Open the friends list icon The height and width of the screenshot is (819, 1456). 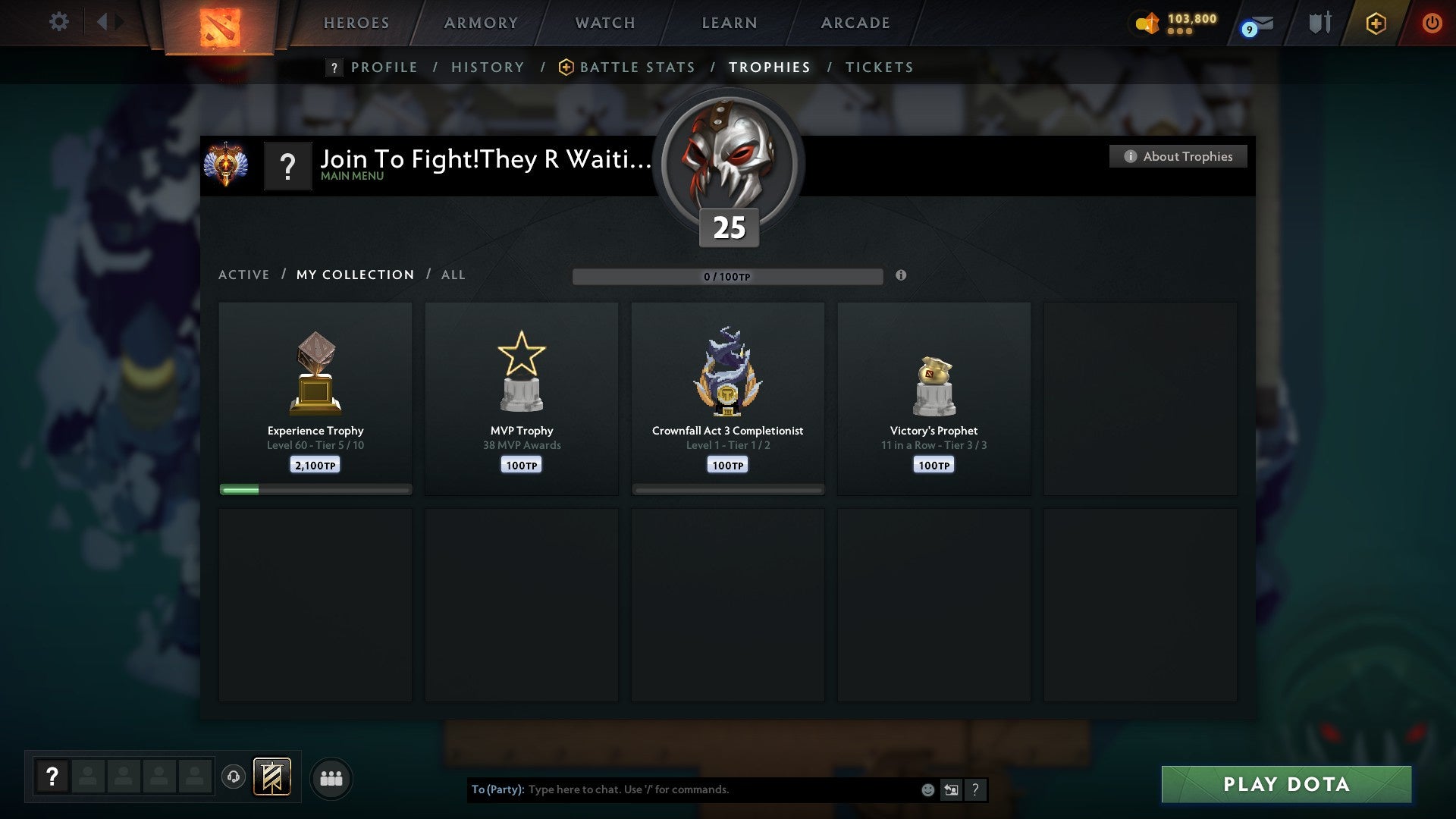(331, 777)
